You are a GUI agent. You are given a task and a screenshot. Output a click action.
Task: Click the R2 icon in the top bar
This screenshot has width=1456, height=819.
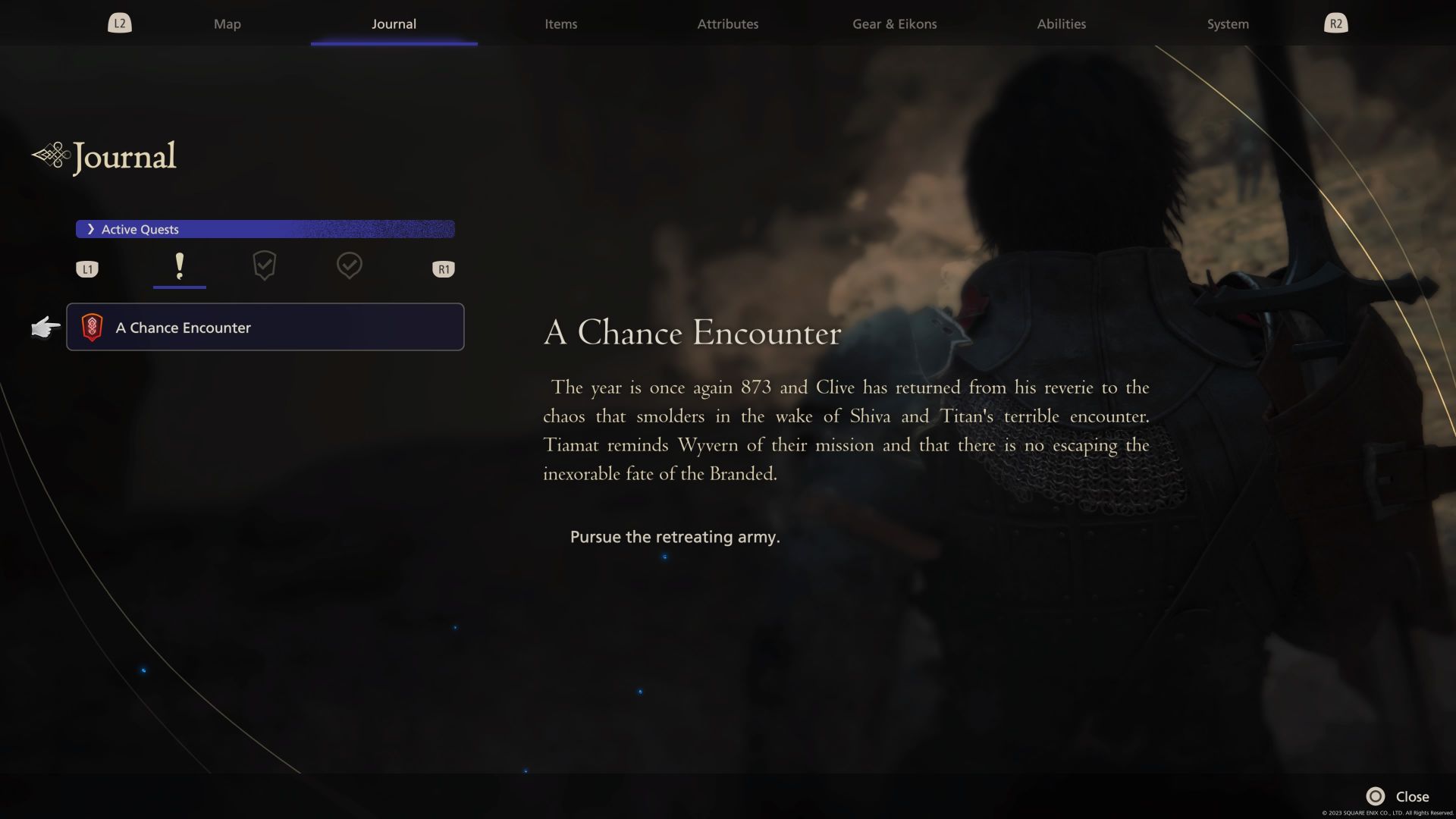1335,23
